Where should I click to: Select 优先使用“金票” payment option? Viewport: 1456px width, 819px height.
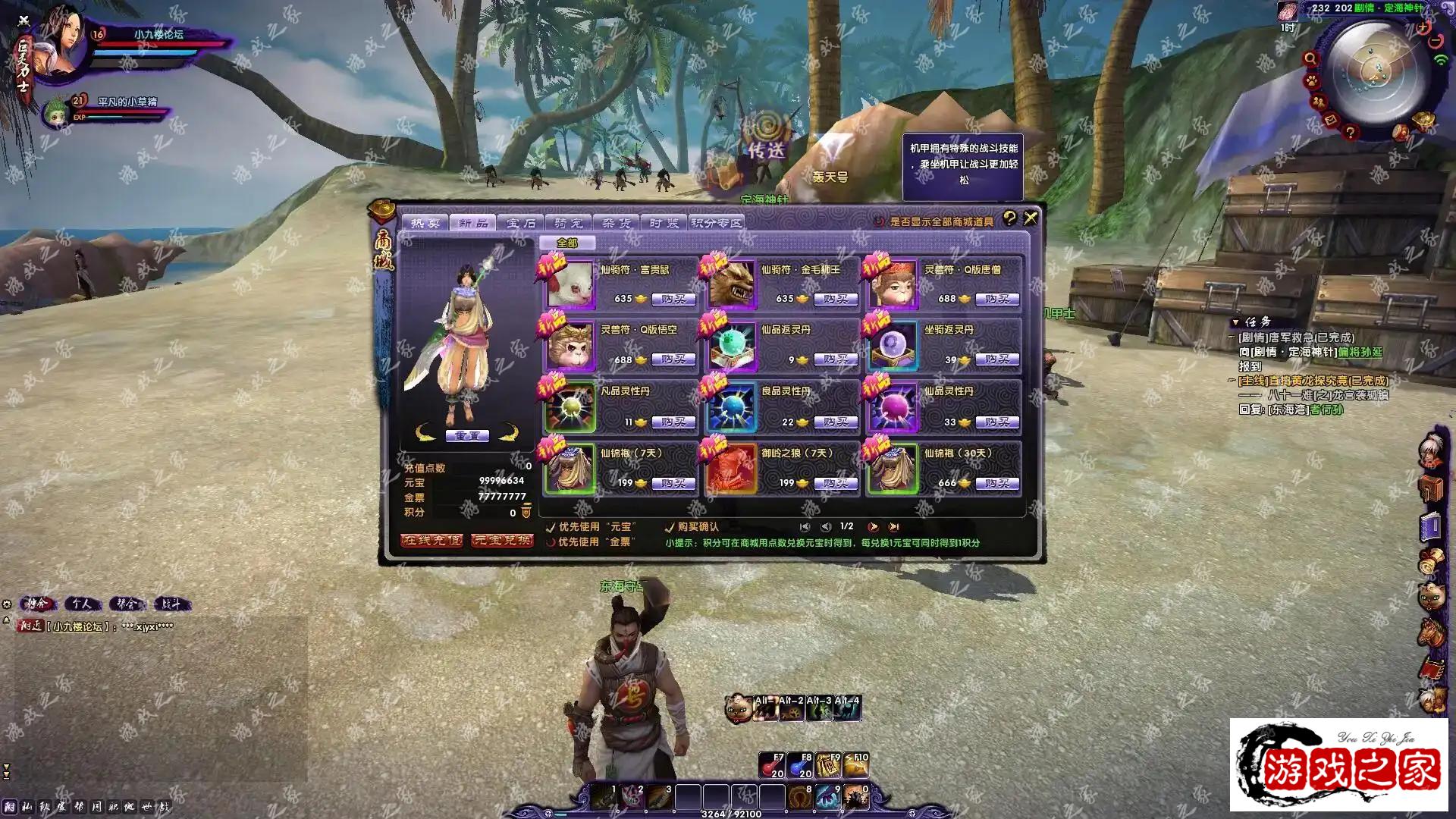(551, 542)
